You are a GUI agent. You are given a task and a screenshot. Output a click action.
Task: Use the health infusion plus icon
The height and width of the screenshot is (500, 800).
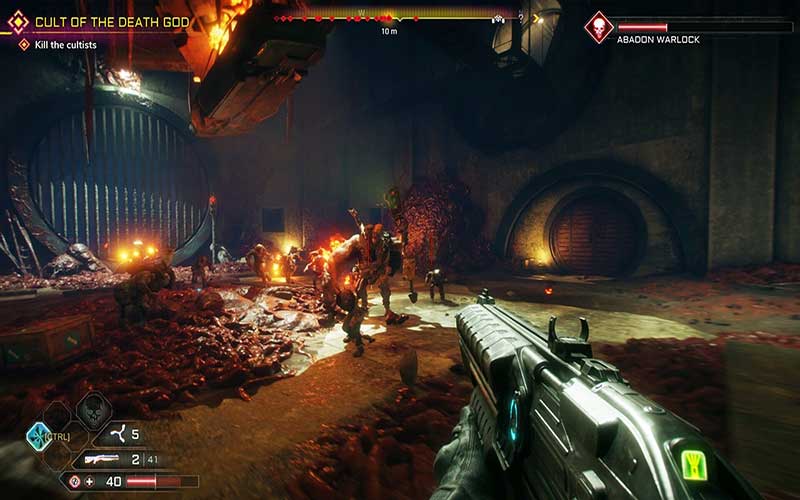pos(90,481)
